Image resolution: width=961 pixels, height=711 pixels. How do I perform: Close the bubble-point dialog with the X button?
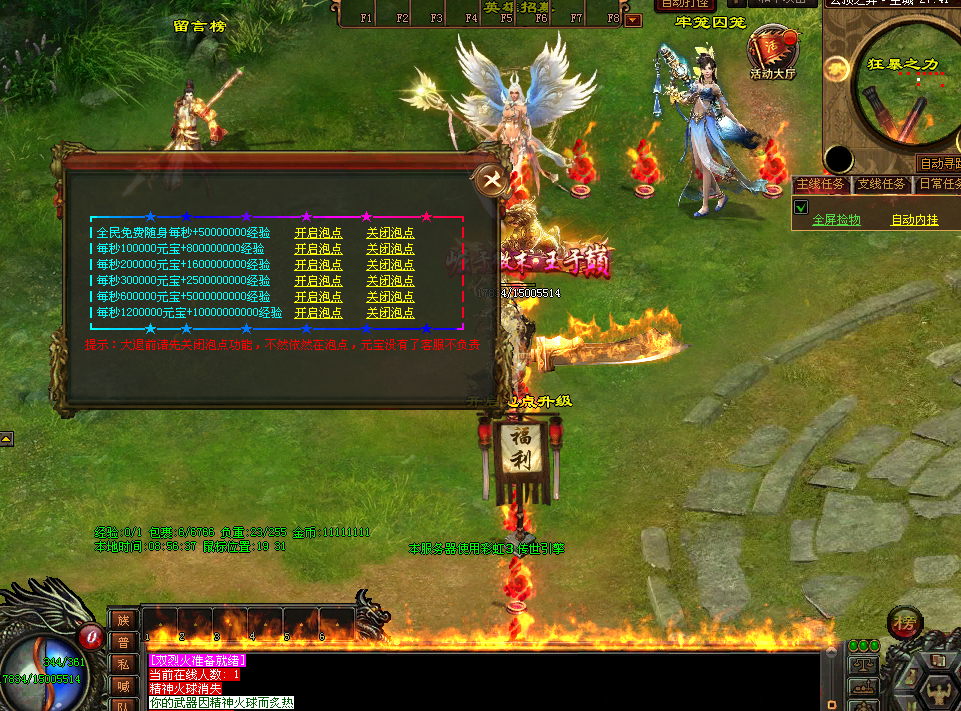click(490, 179)
